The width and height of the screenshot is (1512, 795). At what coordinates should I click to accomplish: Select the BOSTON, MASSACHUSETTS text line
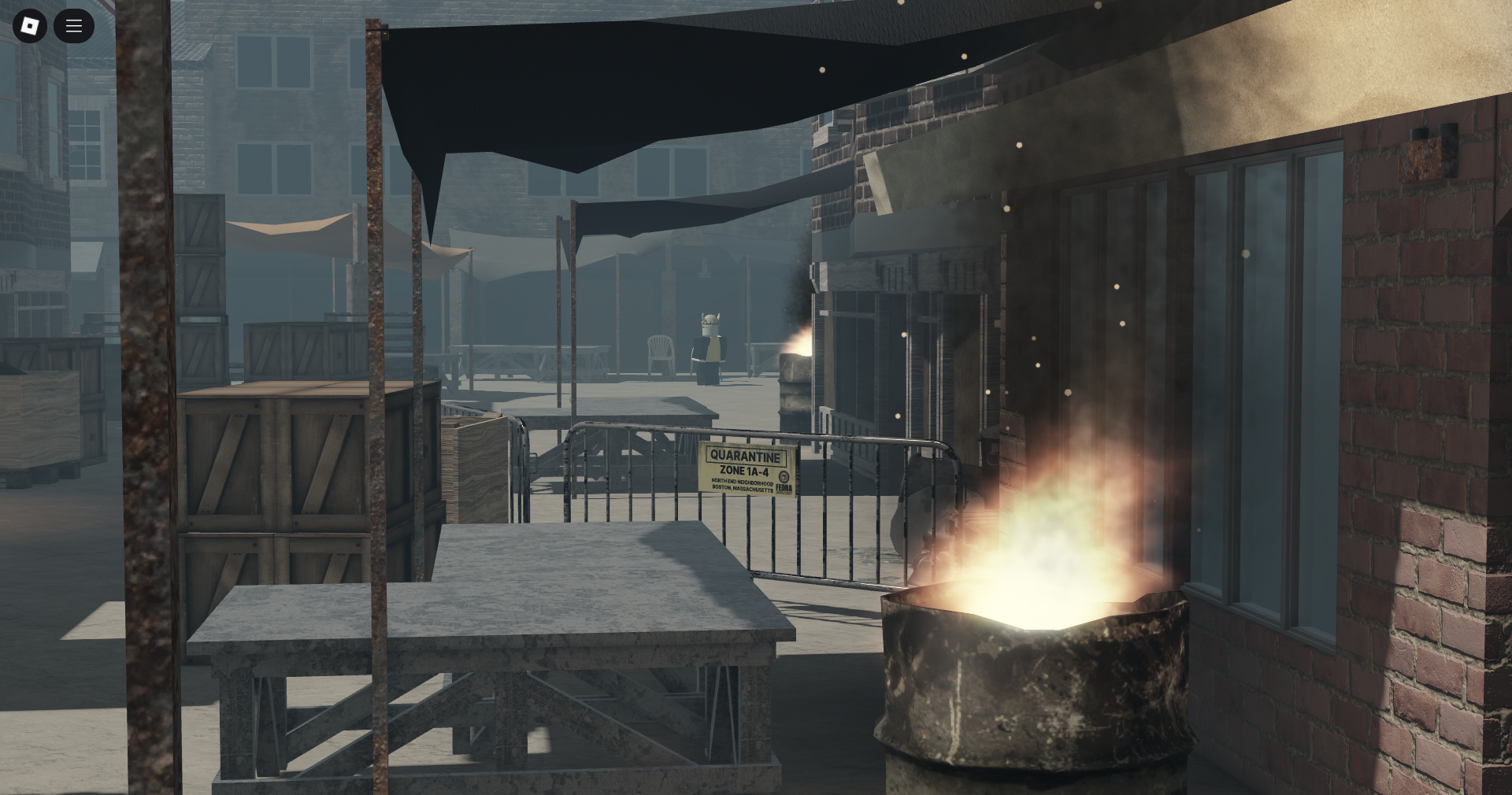pos(741,489)
